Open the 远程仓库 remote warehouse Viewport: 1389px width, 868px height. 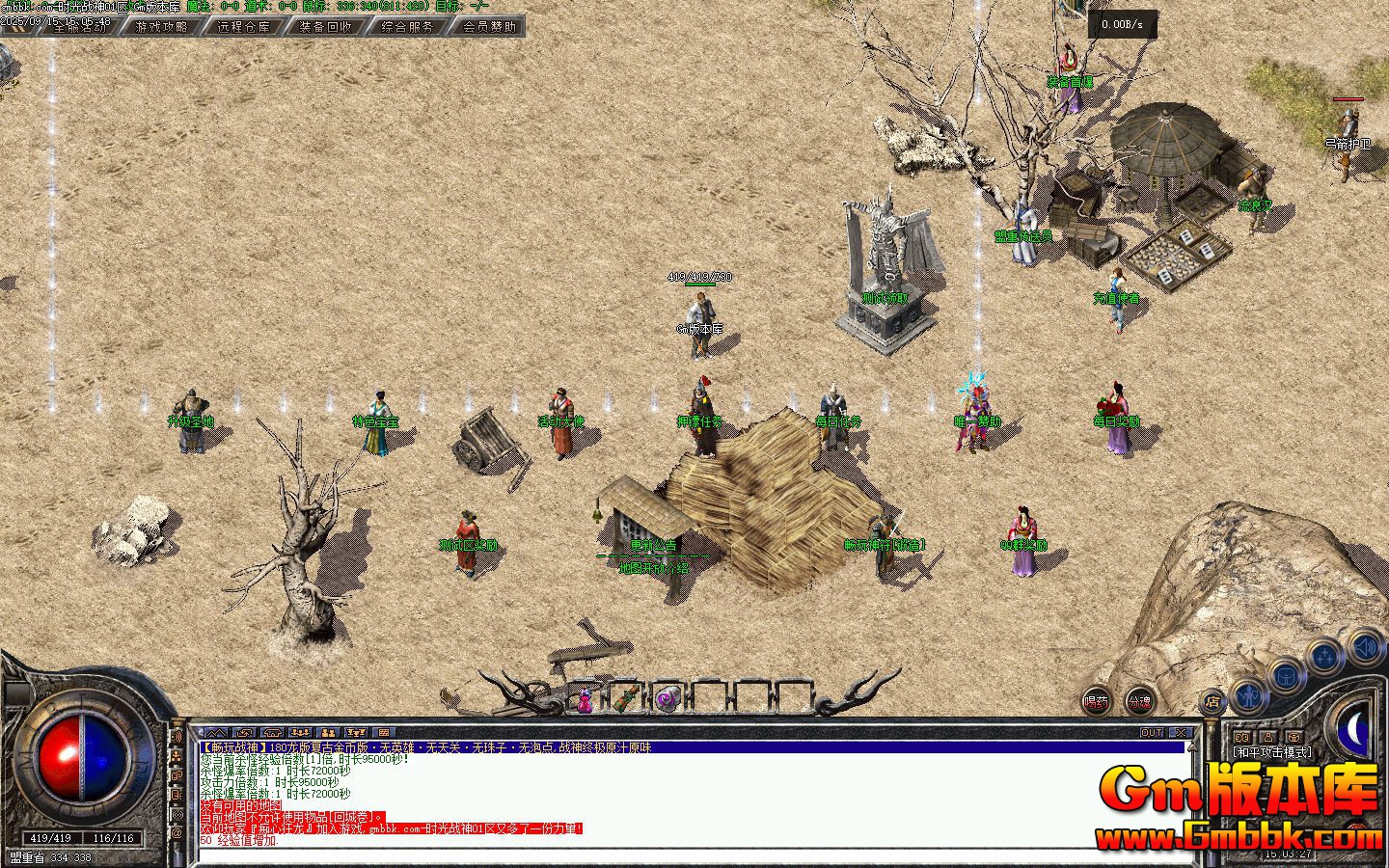tap(243, 27)
